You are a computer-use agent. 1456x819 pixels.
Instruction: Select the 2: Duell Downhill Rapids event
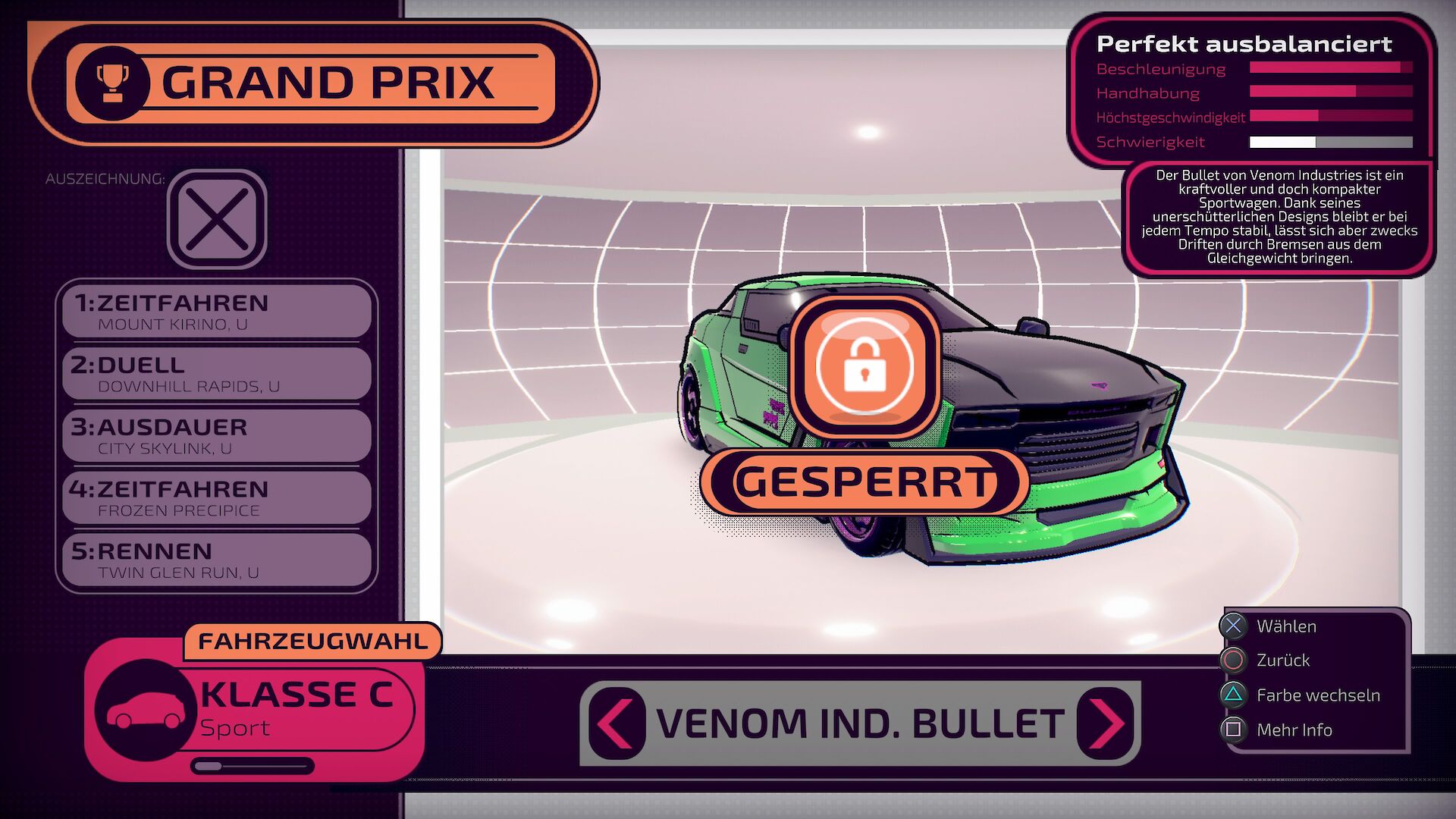[217, 374]
